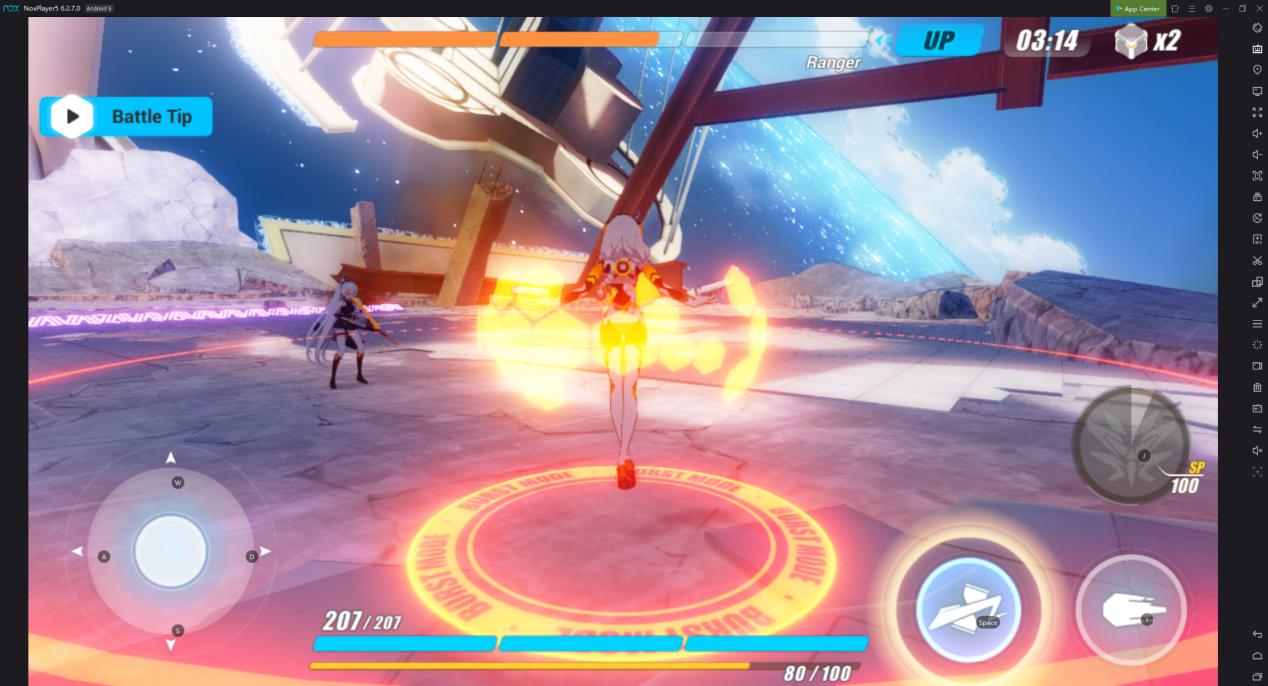Click the virtual joystick center knob
This screenshot has width=1268, height=686.
pos(171,552)
